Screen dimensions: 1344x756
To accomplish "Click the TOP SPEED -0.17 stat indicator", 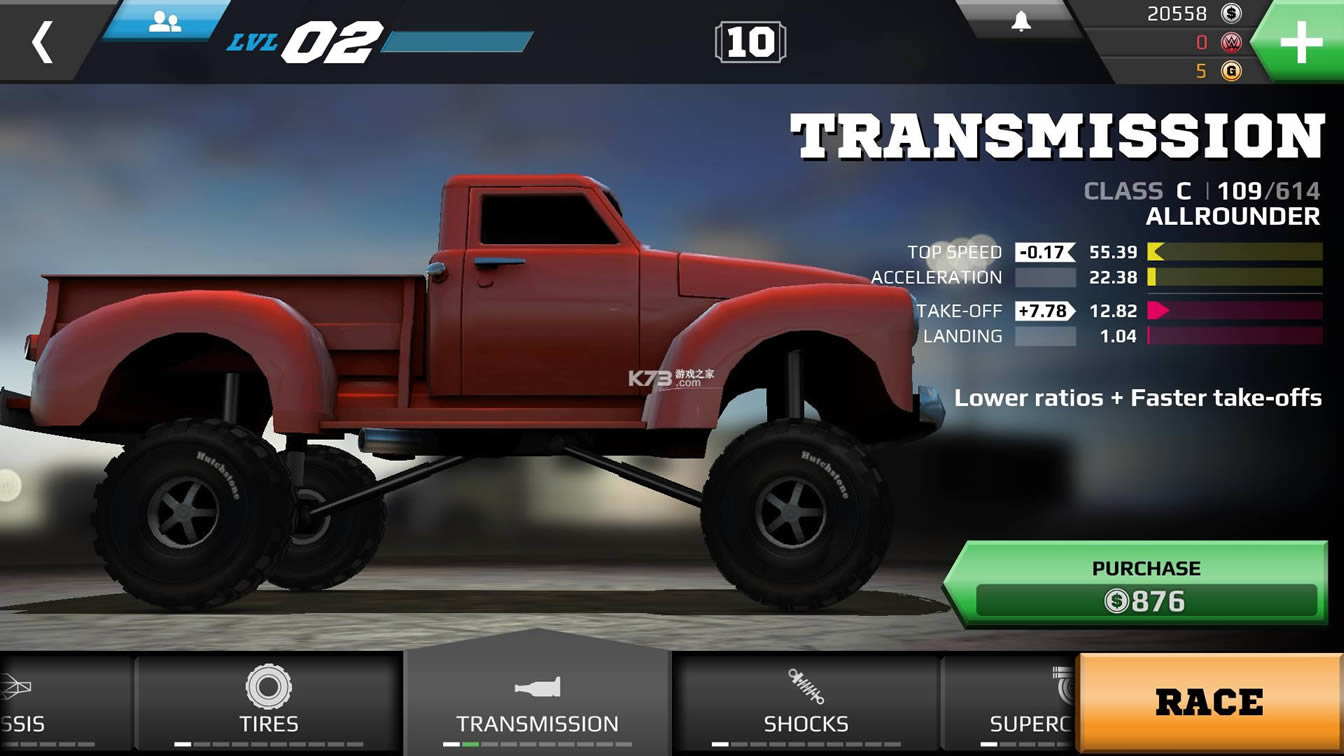I will coord(1044,251).
